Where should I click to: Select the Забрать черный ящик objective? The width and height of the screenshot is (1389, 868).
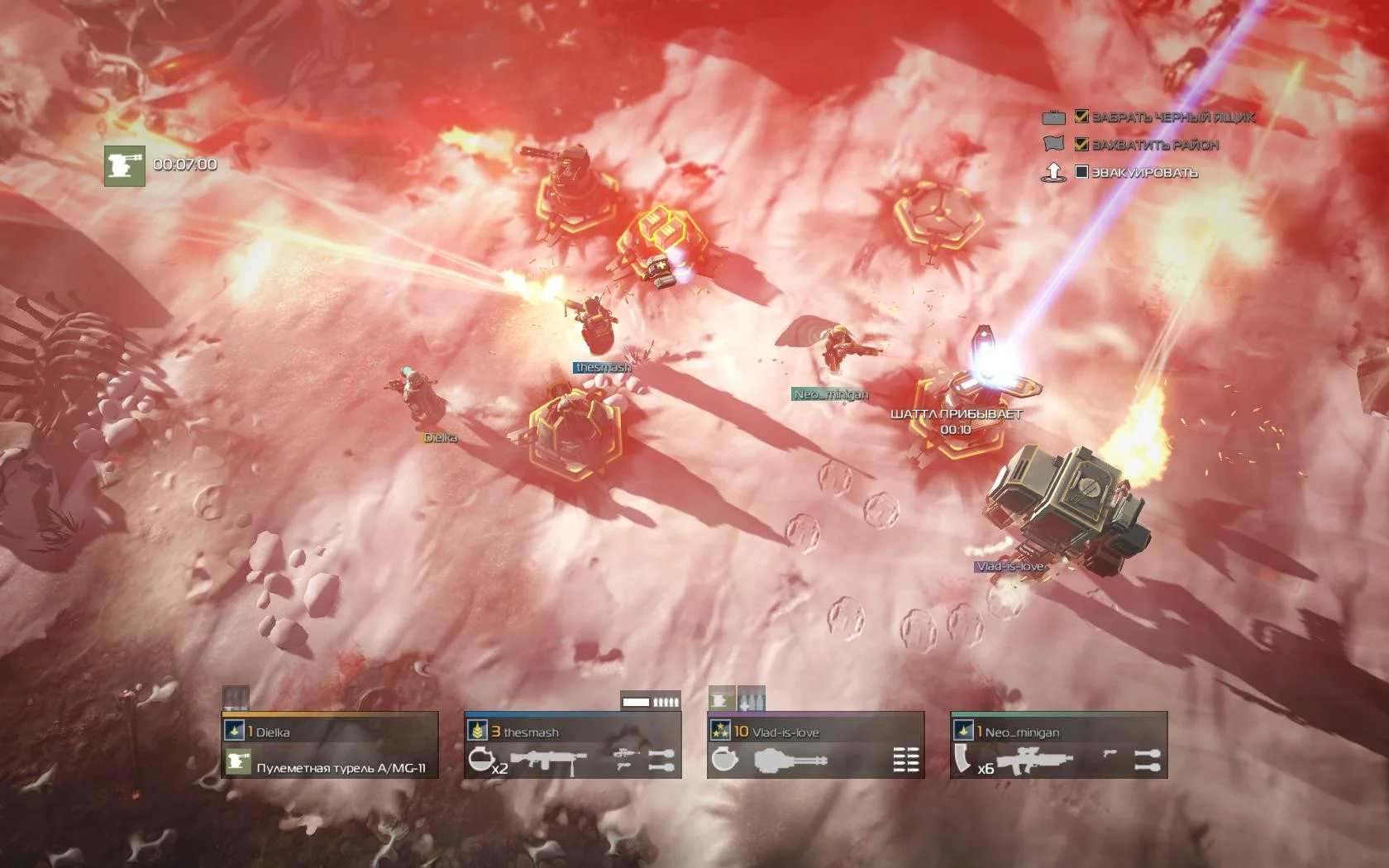(x=1172, y=117)
